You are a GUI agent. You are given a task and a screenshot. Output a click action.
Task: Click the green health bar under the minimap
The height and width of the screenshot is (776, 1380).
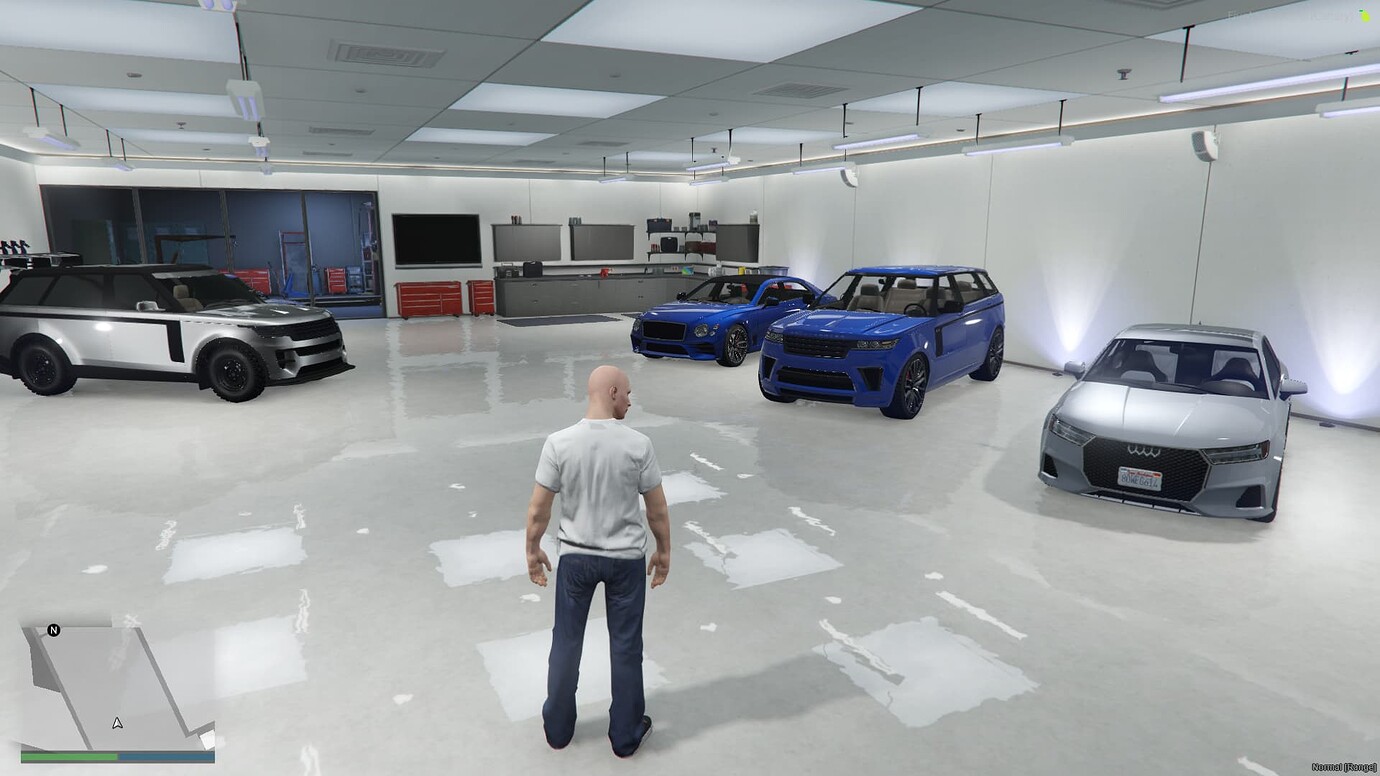[70, 756]
